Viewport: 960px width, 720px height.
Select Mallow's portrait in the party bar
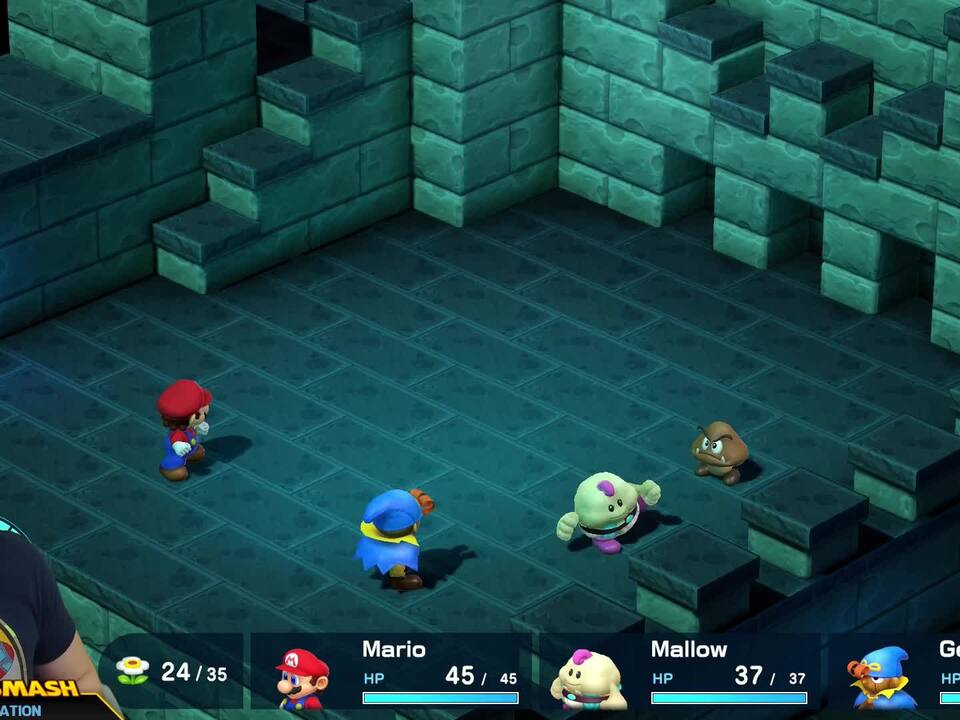point(588,679)
